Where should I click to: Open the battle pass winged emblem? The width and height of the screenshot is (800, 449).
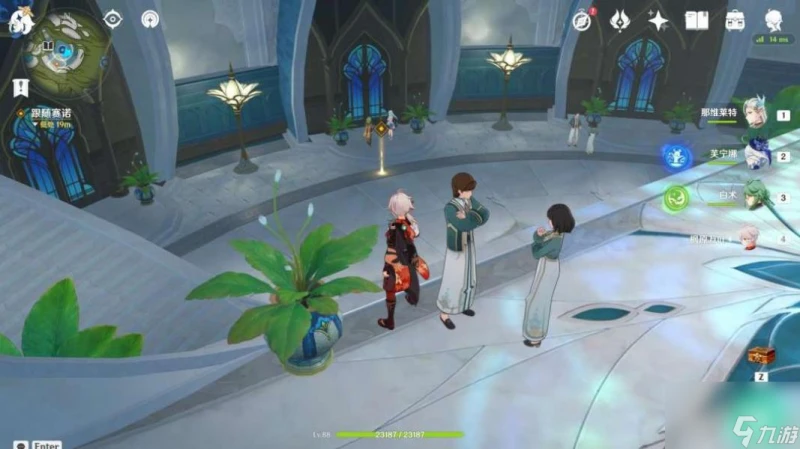(x=619, y=20)
